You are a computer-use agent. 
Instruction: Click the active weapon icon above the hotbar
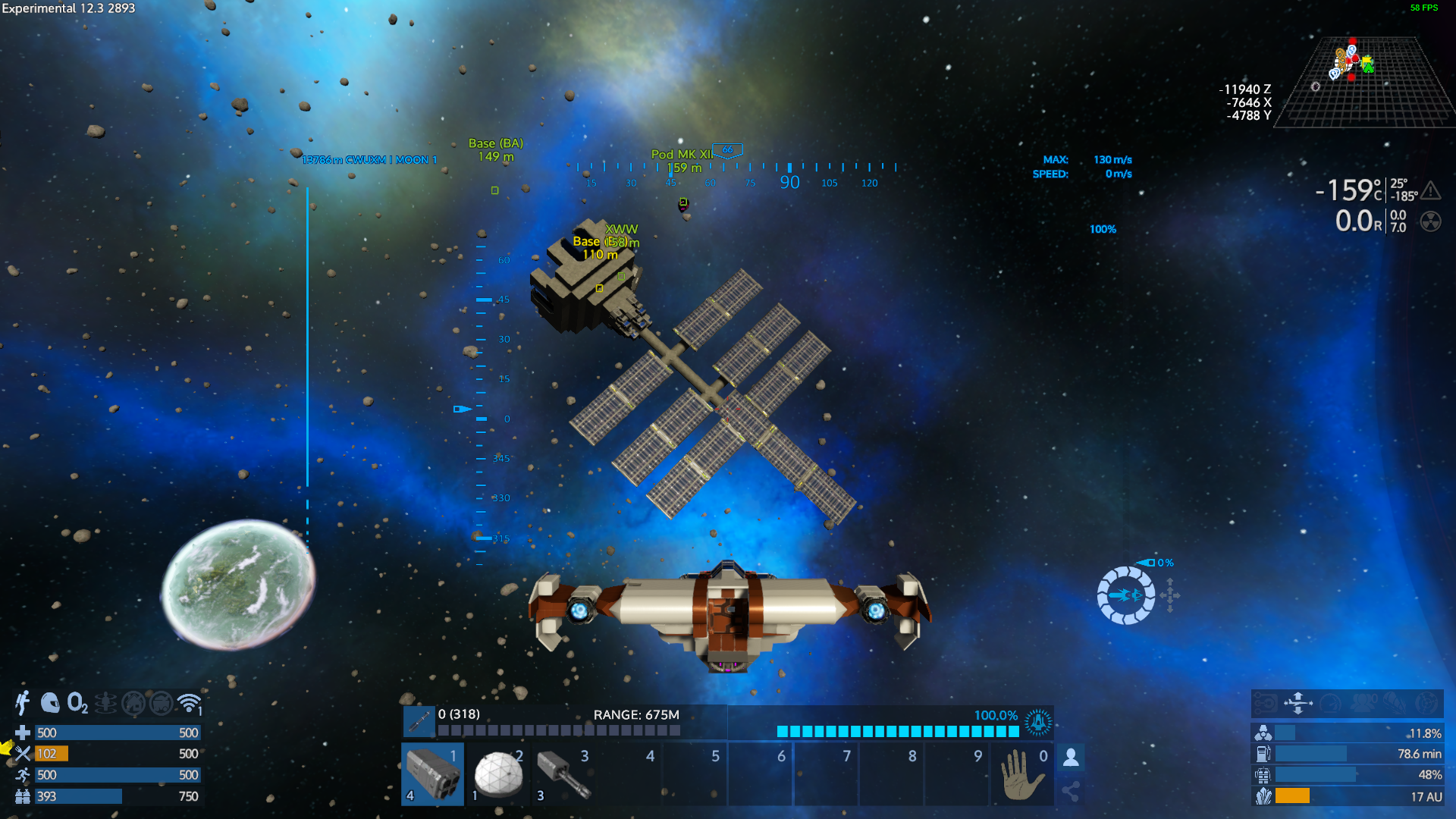pyautogui.click(x=419, y=721)
